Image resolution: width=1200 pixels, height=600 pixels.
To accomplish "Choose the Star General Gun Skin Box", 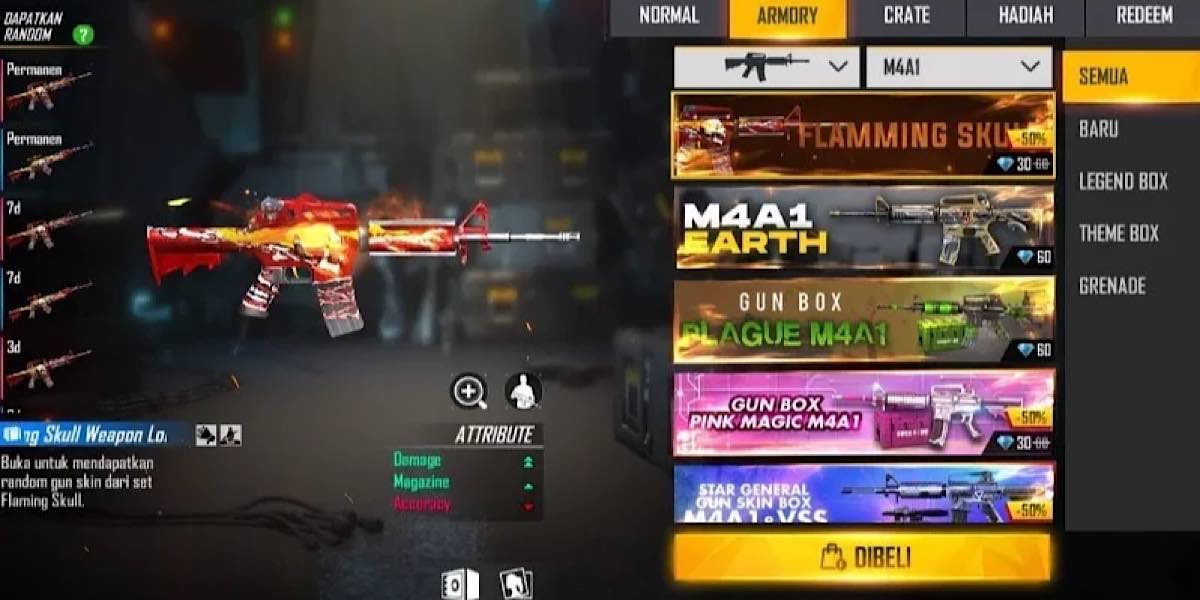I will [863, 493].
